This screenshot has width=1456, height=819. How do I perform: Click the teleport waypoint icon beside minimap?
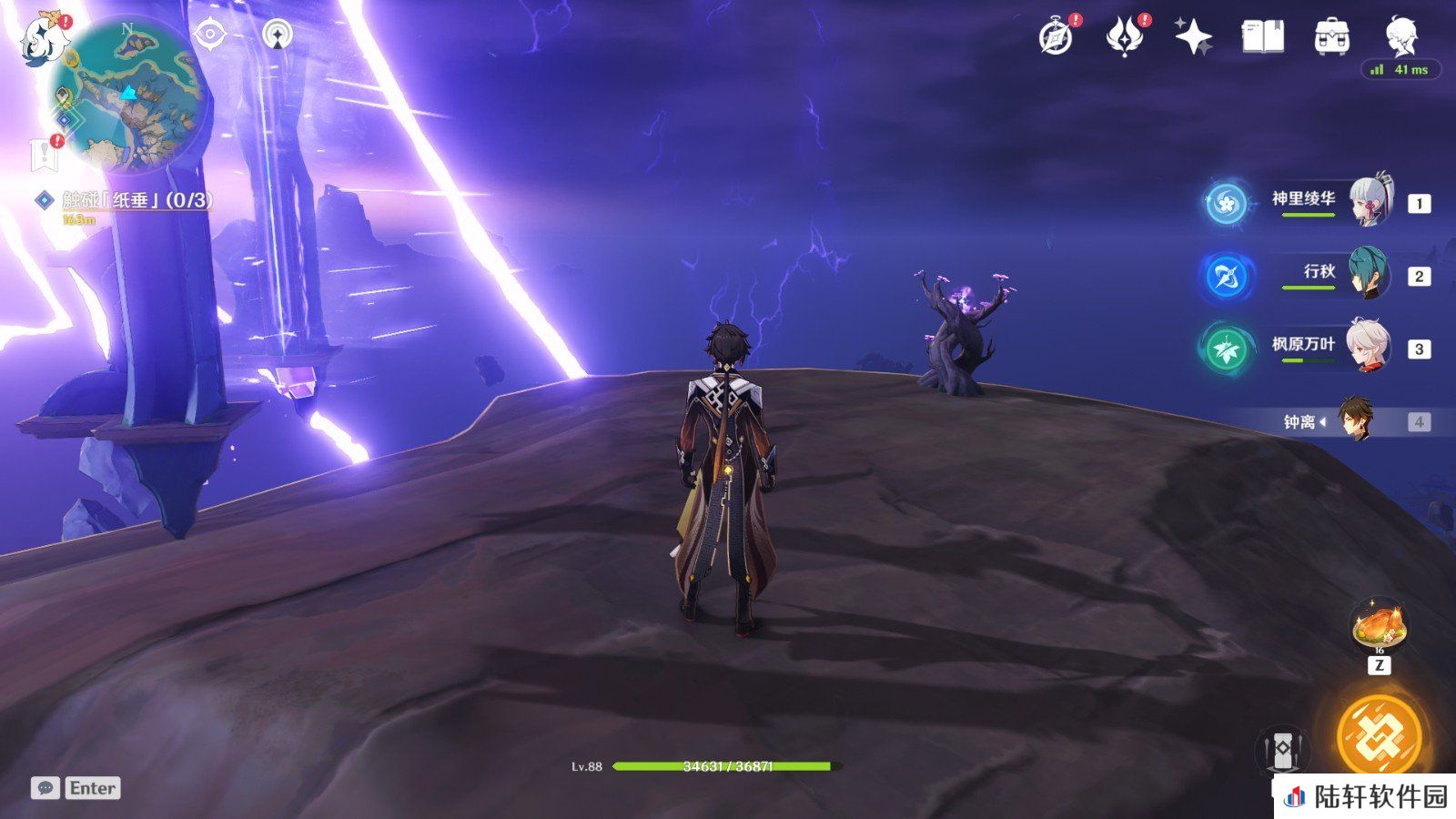tap(278, 35)
